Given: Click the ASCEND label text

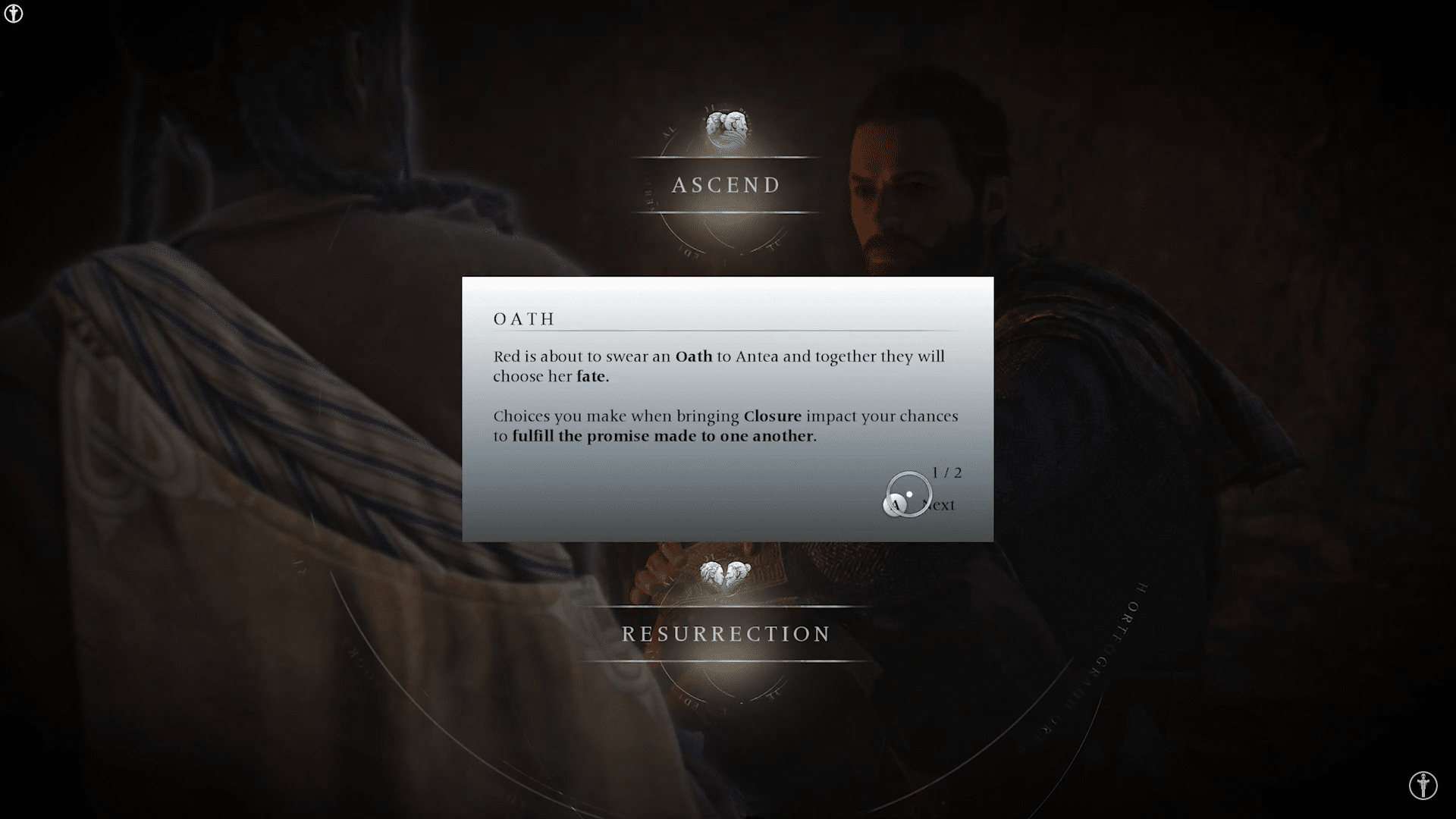Looking at the screenshot, I should 726,184.
